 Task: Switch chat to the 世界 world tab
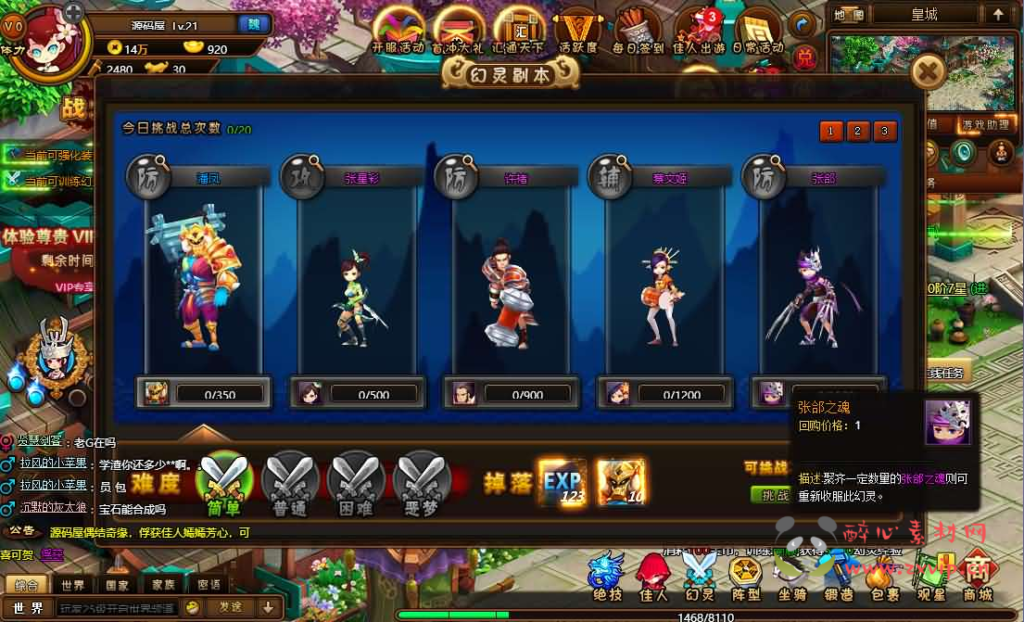(x=73, y=585)
